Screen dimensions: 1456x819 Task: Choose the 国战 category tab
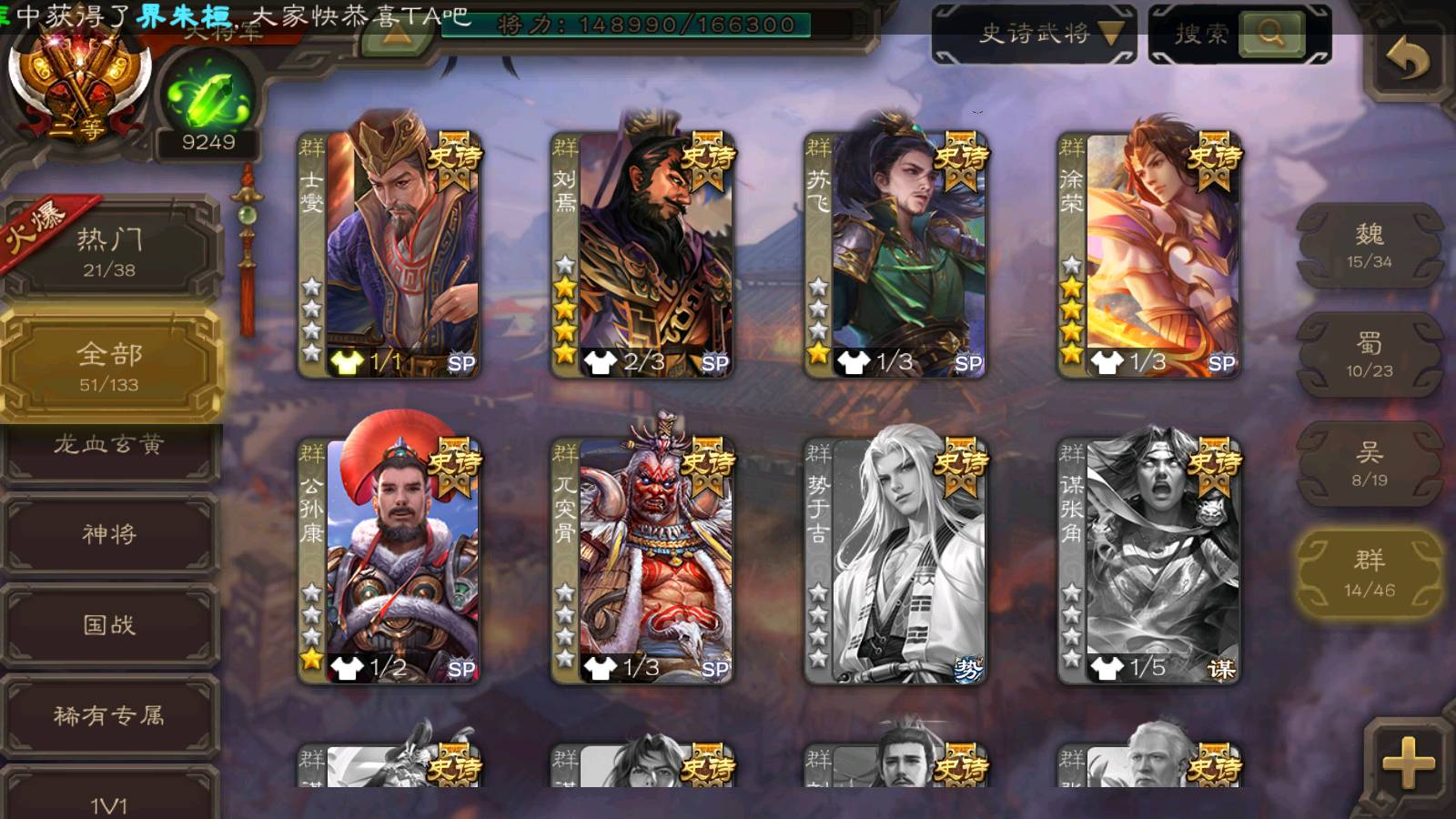click(x=109, y=625)
